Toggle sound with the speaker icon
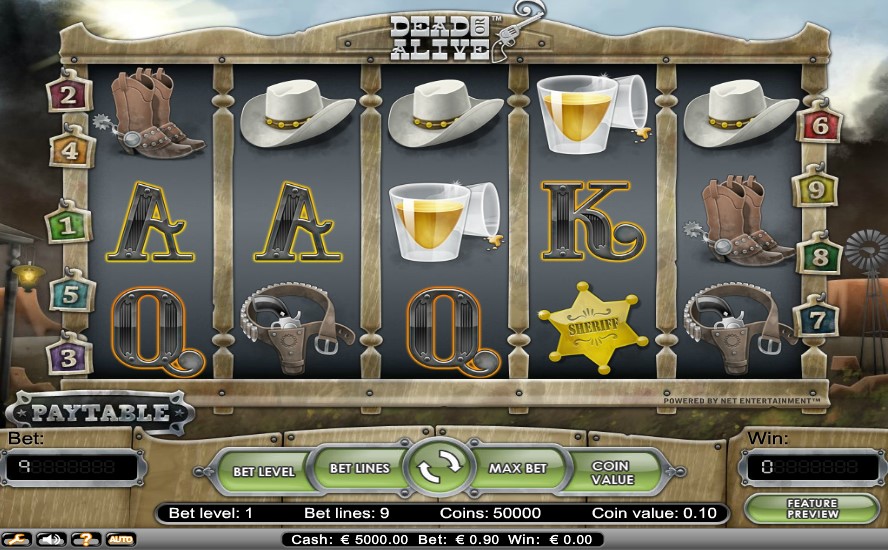888x550 pixels. click(52, 539)
